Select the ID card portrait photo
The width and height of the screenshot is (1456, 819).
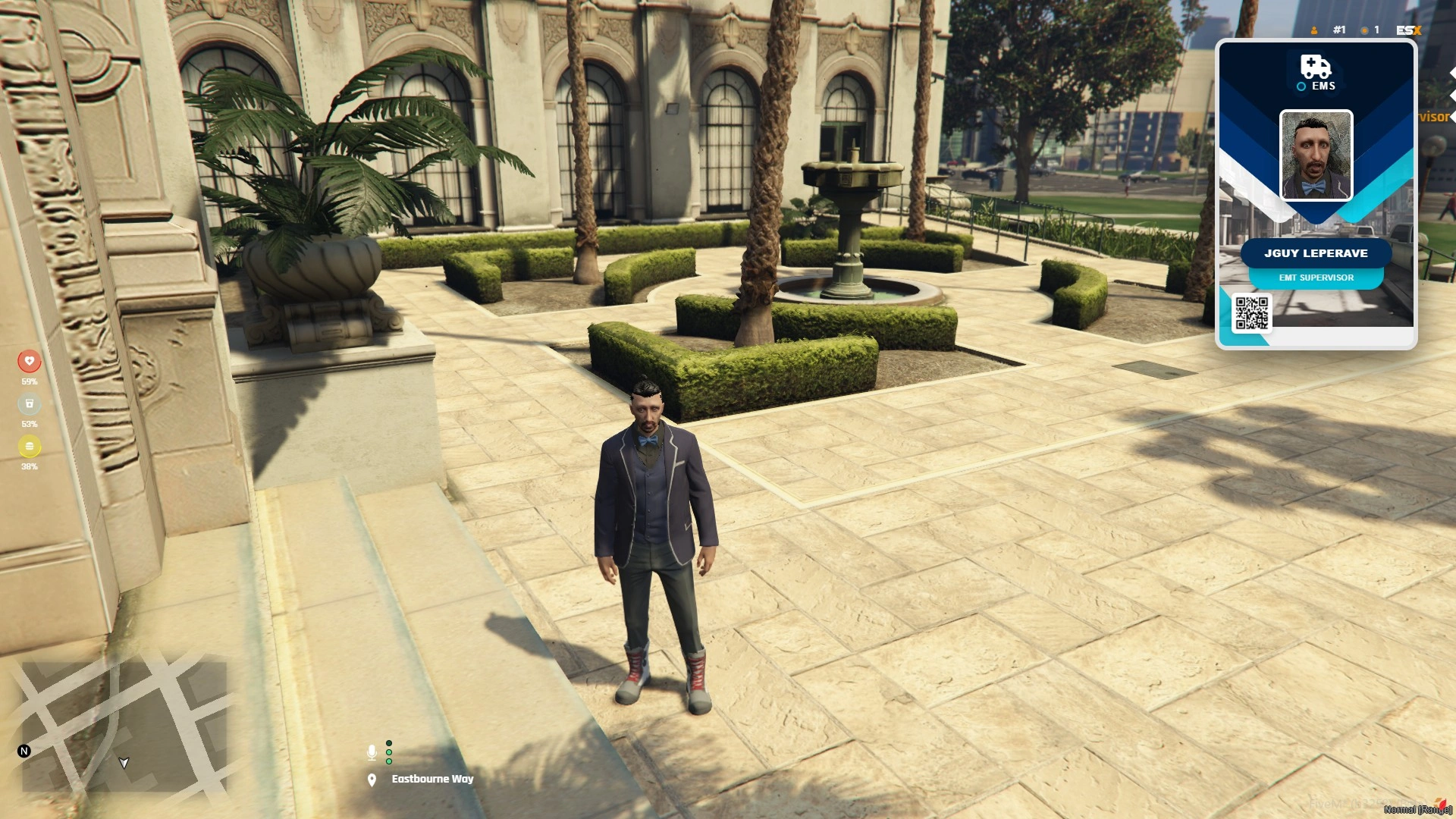(x=1316, y=155)
